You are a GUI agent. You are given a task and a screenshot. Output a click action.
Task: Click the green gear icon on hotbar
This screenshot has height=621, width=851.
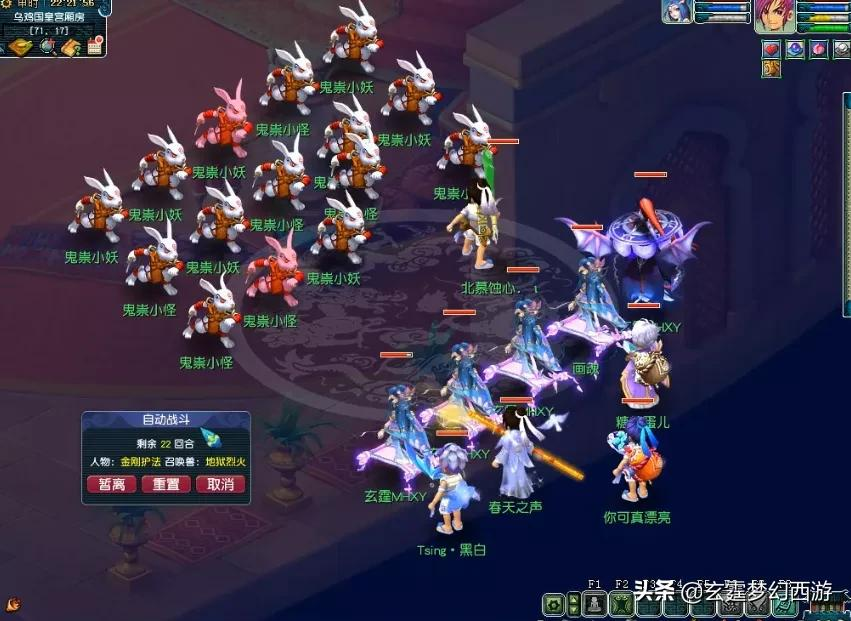[x=553, y=604]
